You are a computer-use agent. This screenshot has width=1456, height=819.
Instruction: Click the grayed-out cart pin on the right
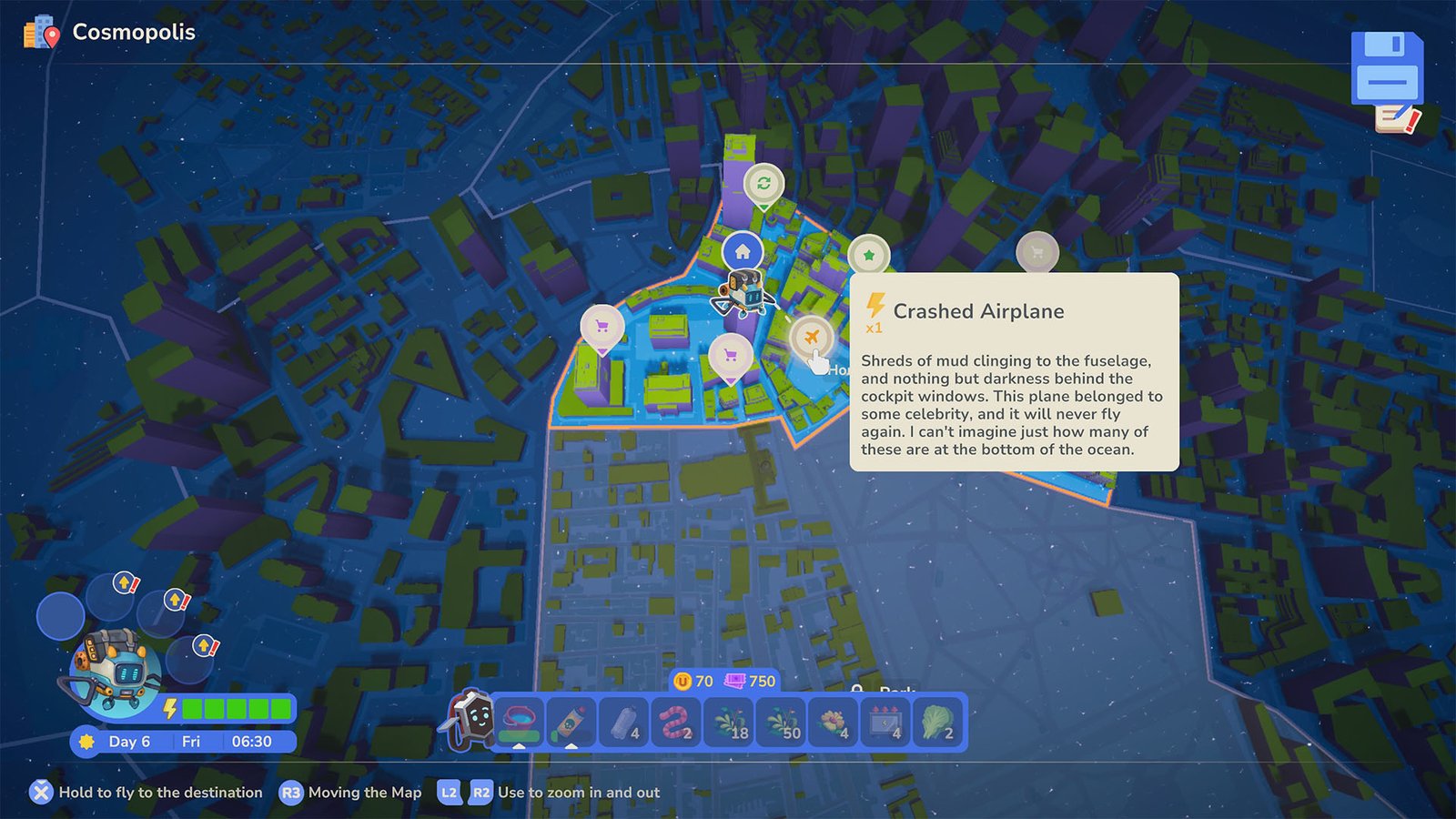1038,253
